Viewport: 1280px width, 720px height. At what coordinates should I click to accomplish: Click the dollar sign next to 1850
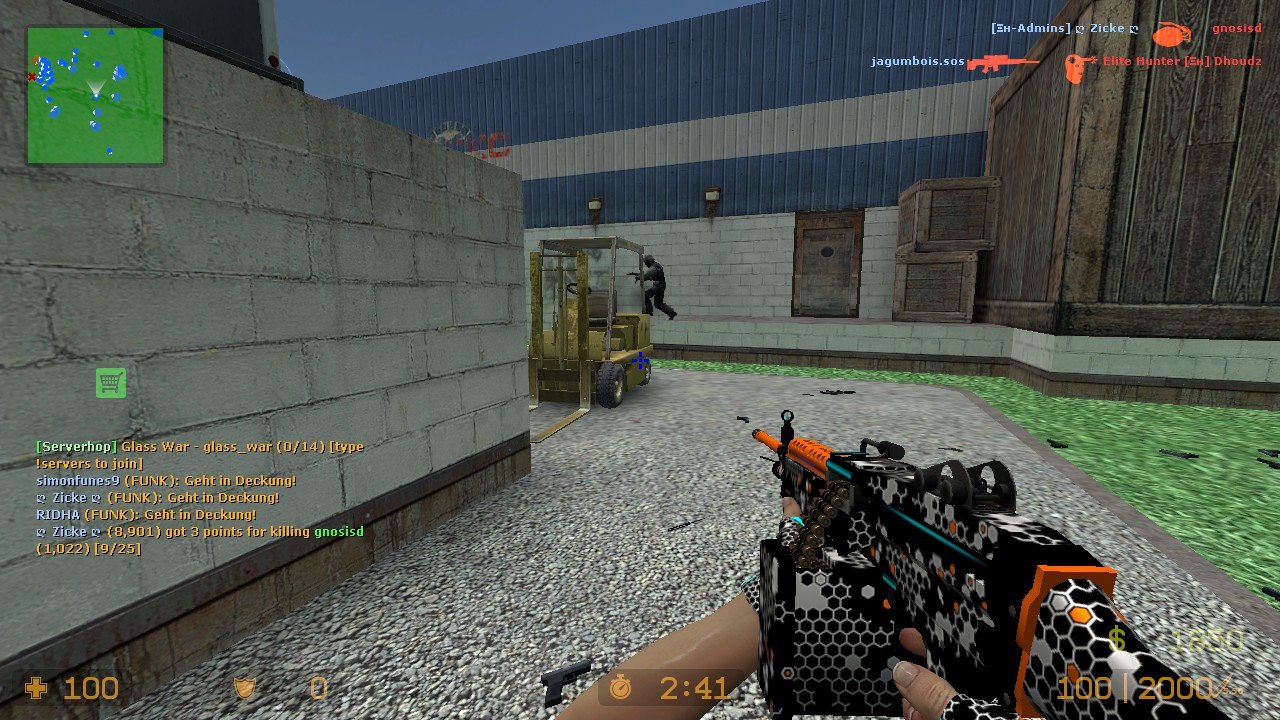[1117, 637]
